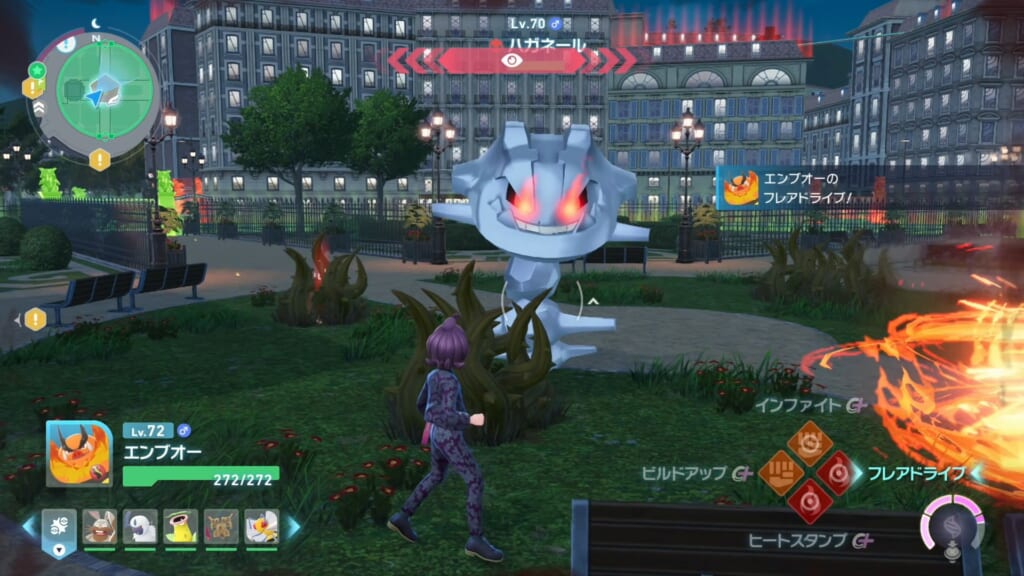Switch to the tan Pokémon with pink spoon slot

point(221,526)
